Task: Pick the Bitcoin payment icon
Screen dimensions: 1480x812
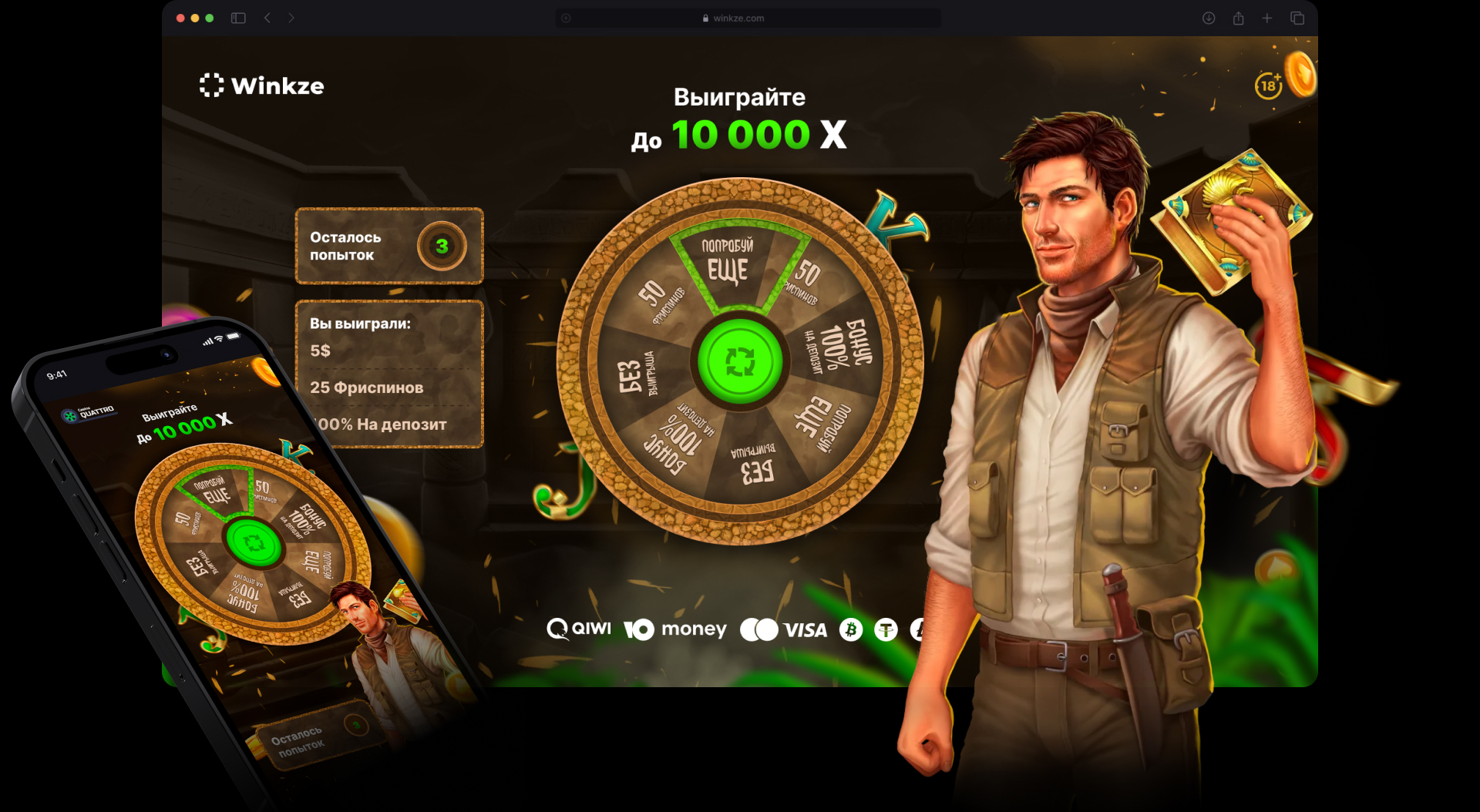Action: (851, 630)
